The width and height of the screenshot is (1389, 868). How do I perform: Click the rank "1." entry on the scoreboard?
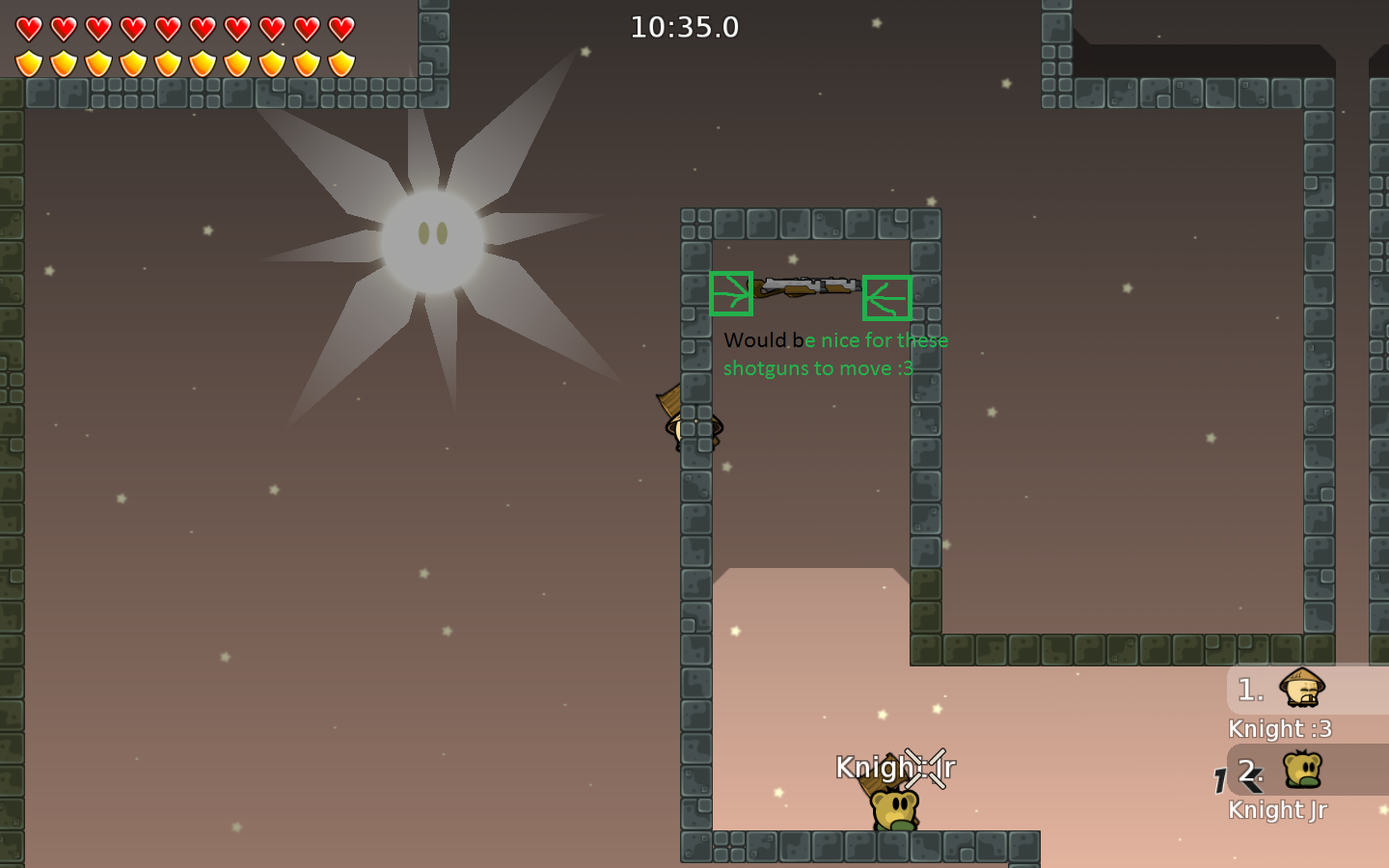click(1250, 690)
